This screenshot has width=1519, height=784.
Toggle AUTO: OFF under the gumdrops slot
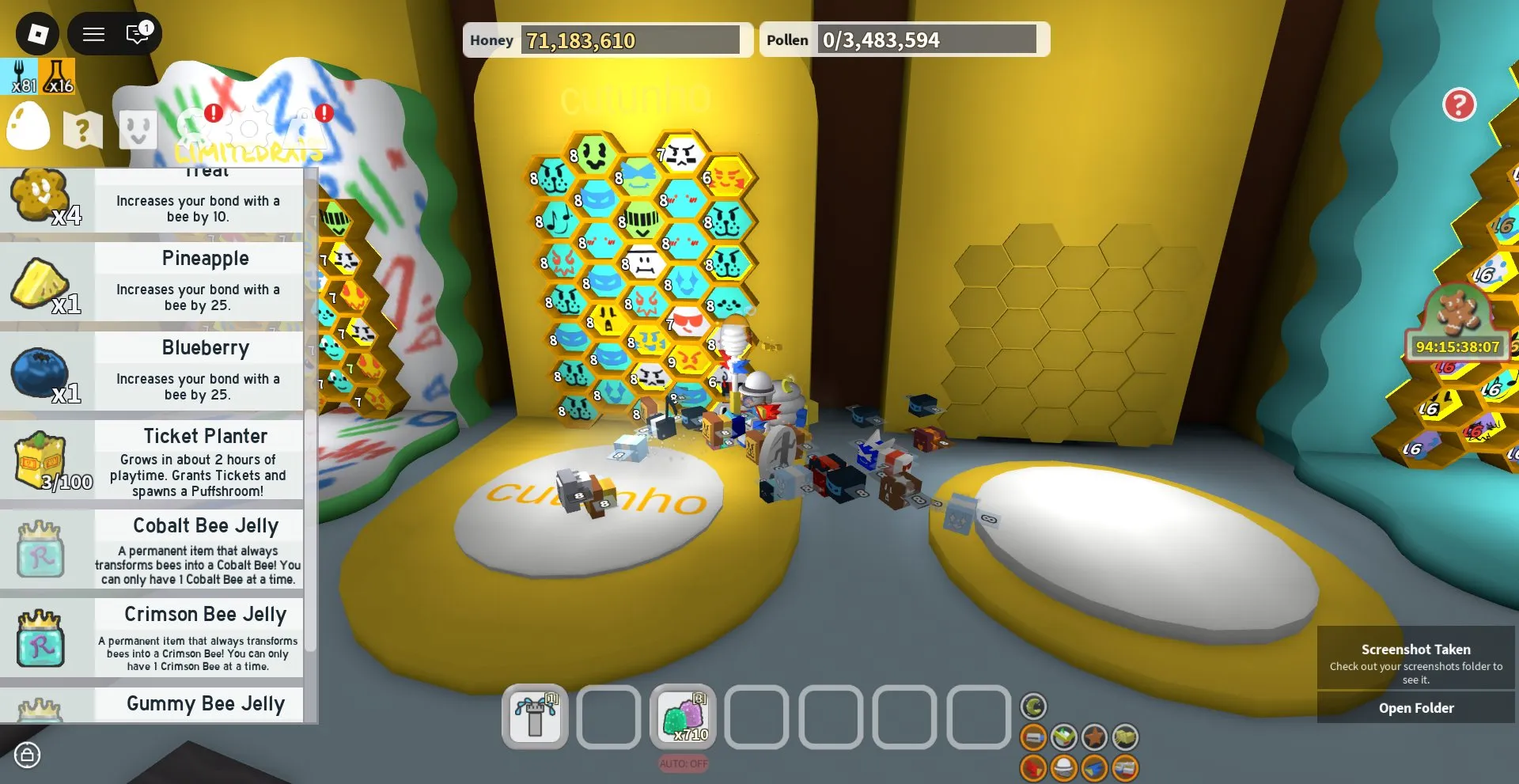pyautogui.click(x=684, y=763)
